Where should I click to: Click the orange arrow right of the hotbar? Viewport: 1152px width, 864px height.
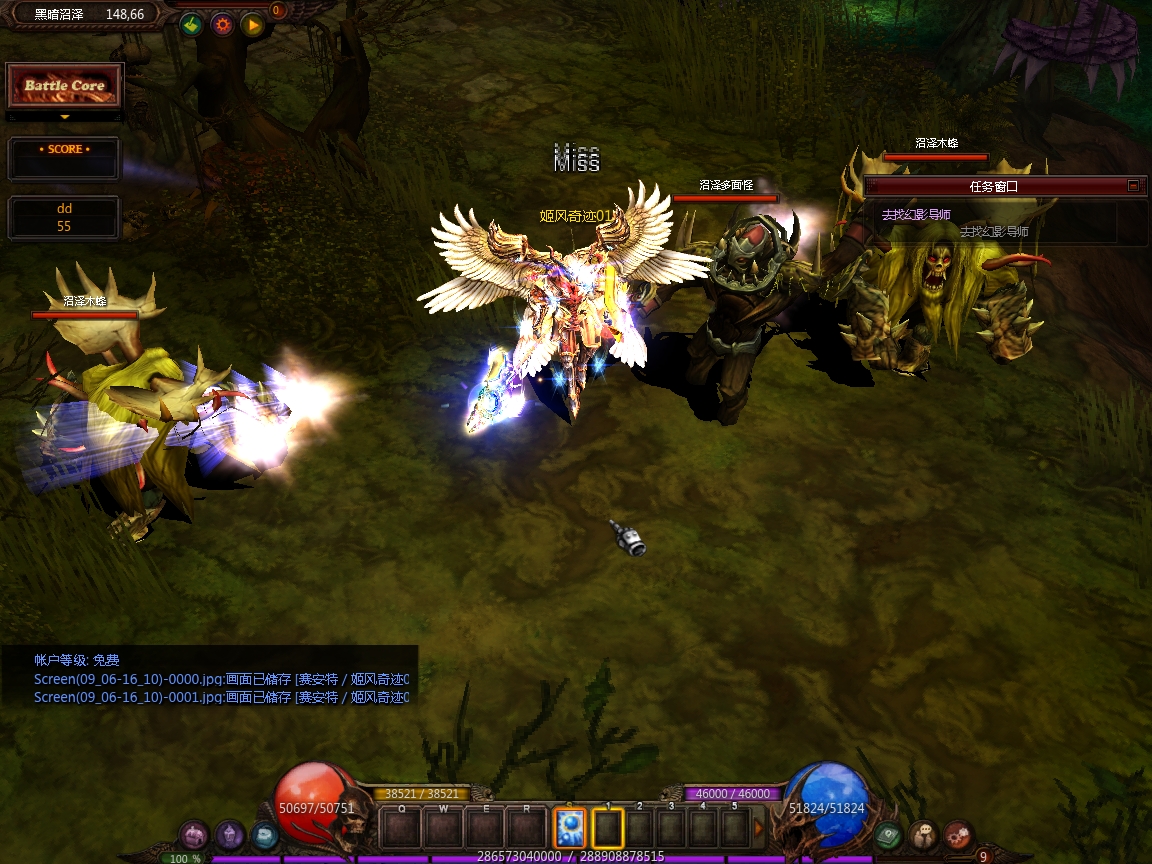pyautogui.click(x=759, y=828)
